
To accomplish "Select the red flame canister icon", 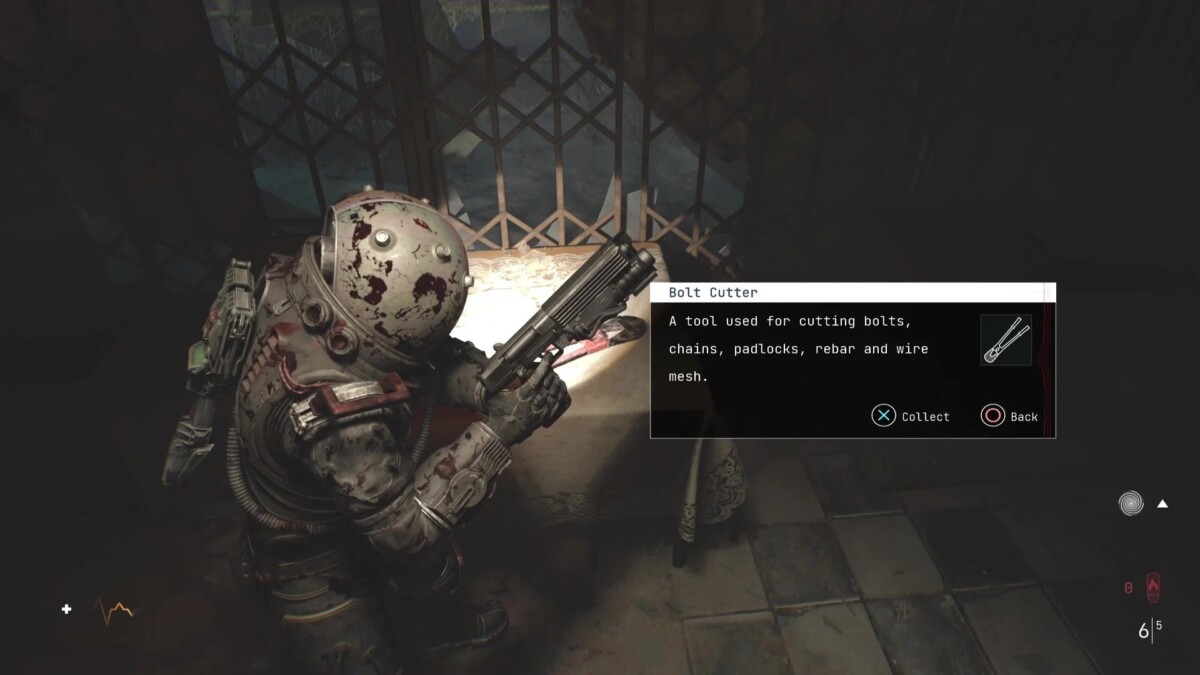I will (x=1153, y=587).
